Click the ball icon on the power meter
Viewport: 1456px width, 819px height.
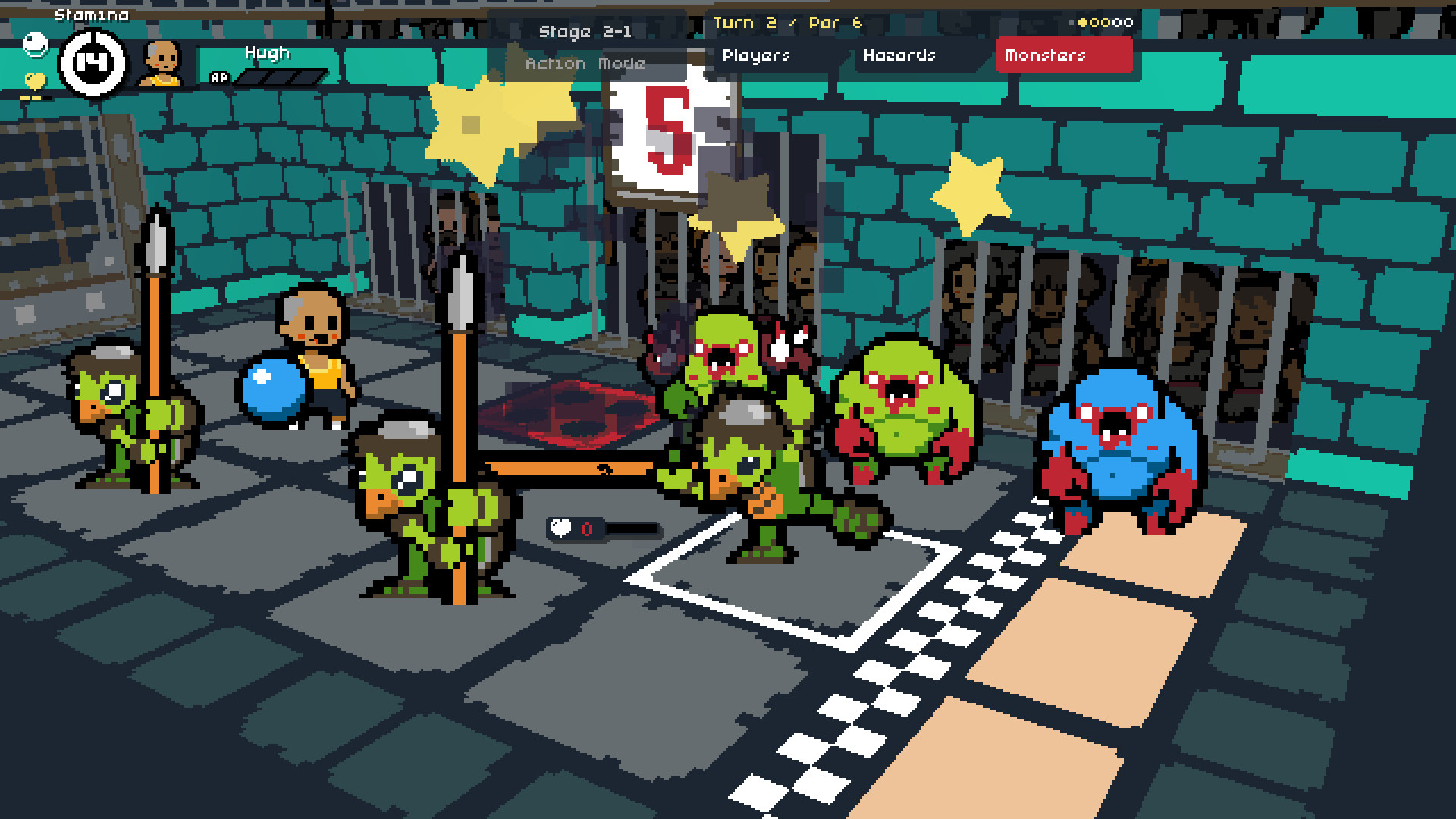tap(560, 529)
